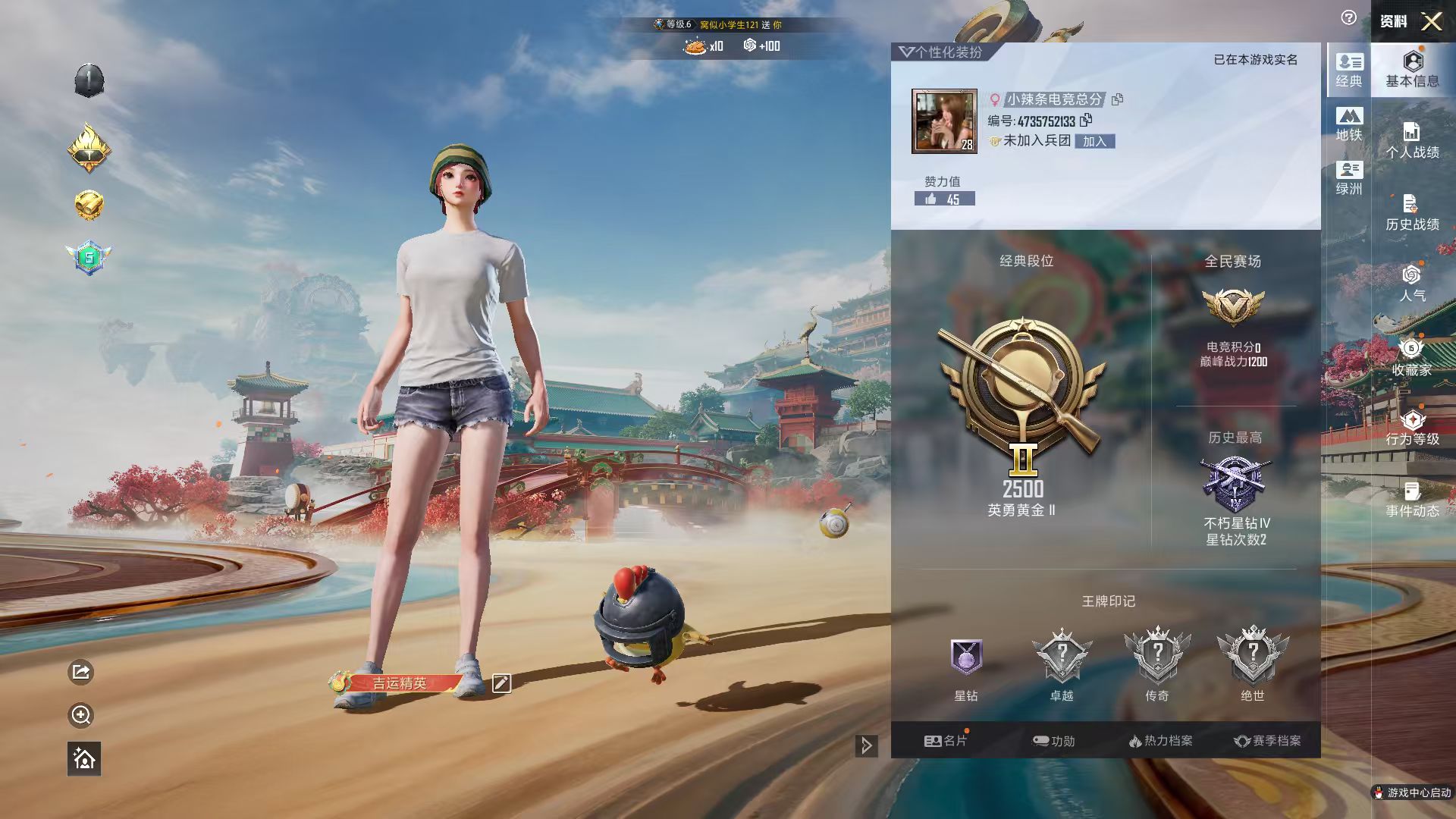
Task: Open the 赛季档案 season archive tab
Action: click(x=1267, y=741)
